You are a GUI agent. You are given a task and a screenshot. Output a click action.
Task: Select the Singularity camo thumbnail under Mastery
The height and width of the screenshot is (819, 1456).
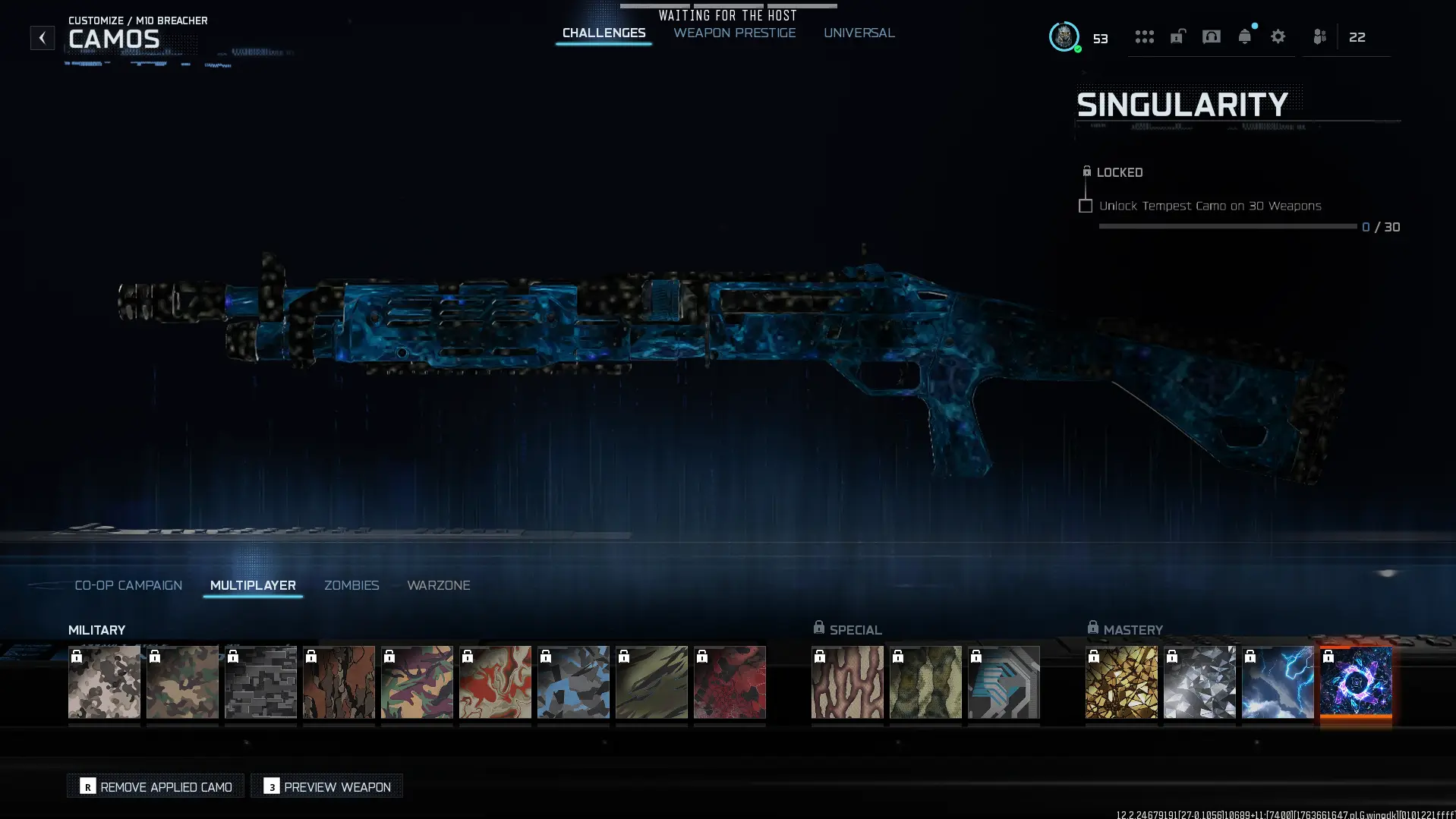coord(1356,682)
